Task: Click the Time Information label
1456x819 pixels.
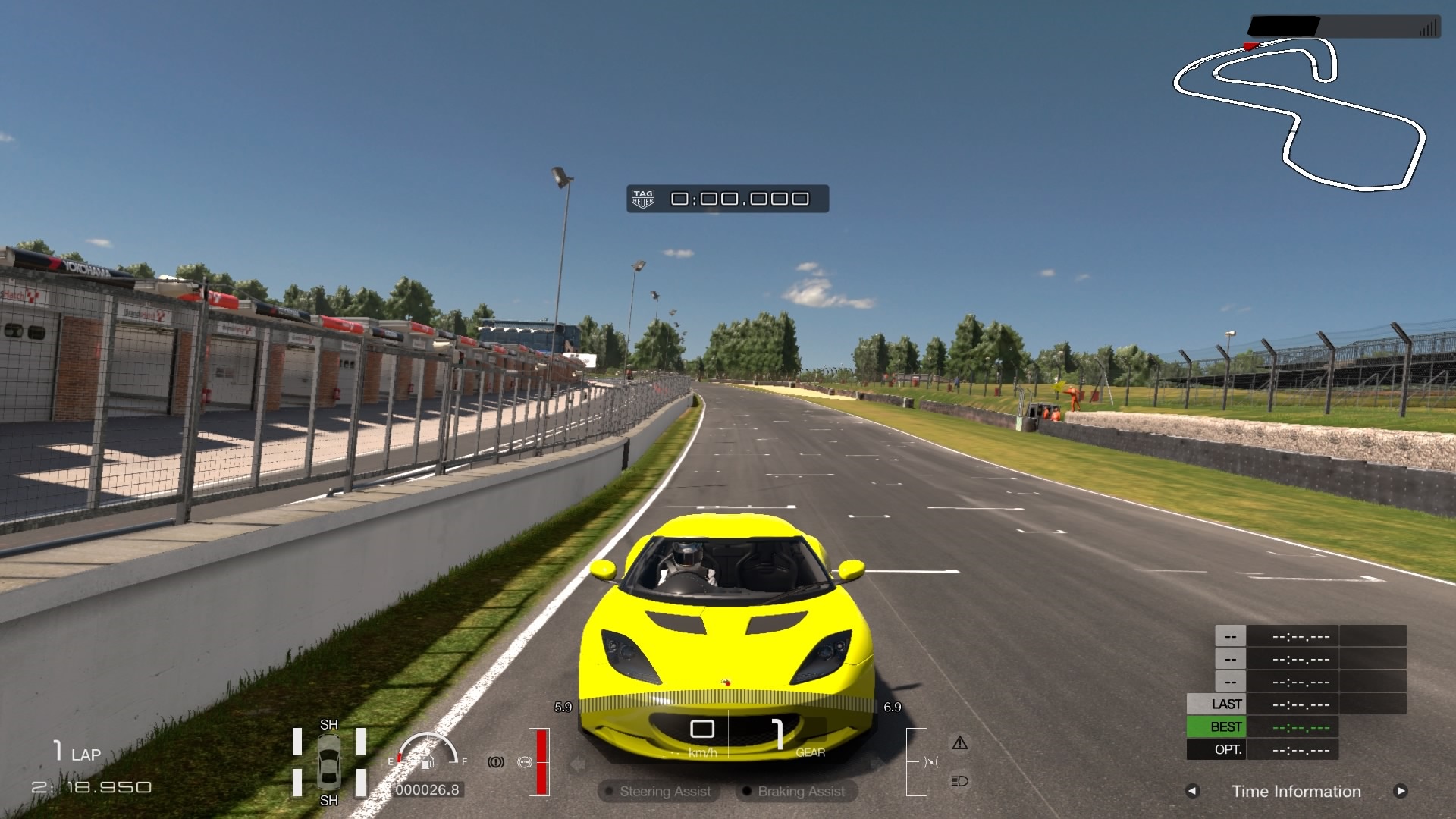Action: (x=1296, y=791)
